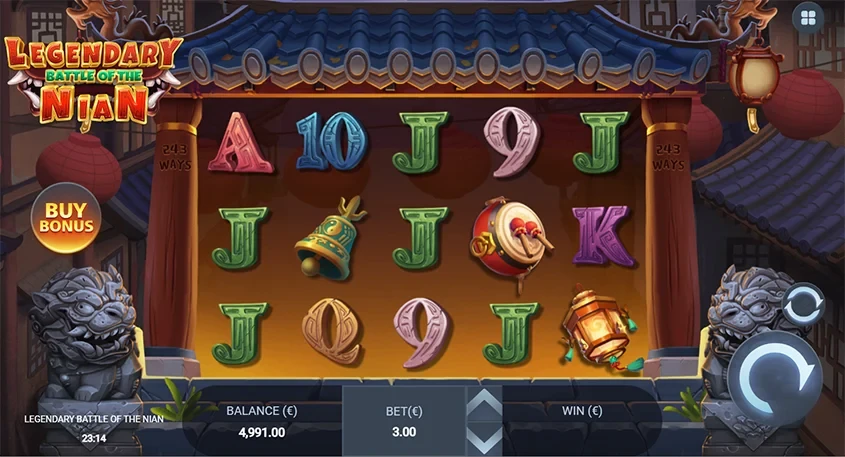
Task: Increase the bet with the up arrow
Action: pos(486,404)
